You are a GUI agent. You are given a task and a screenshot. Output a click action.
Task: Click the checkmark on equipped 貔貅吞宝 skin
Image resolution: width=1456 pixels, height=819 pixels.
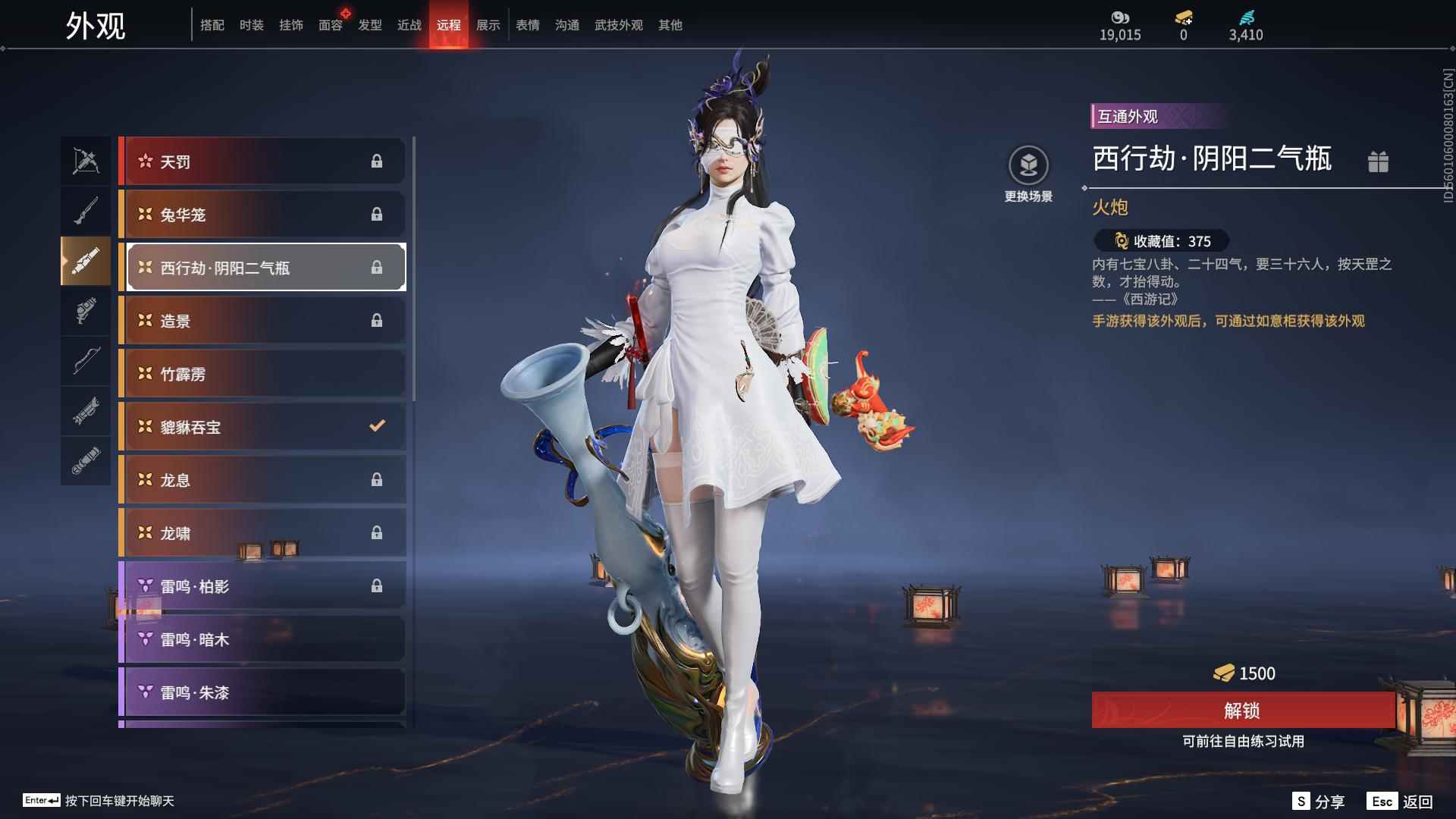tap(378, 426)
